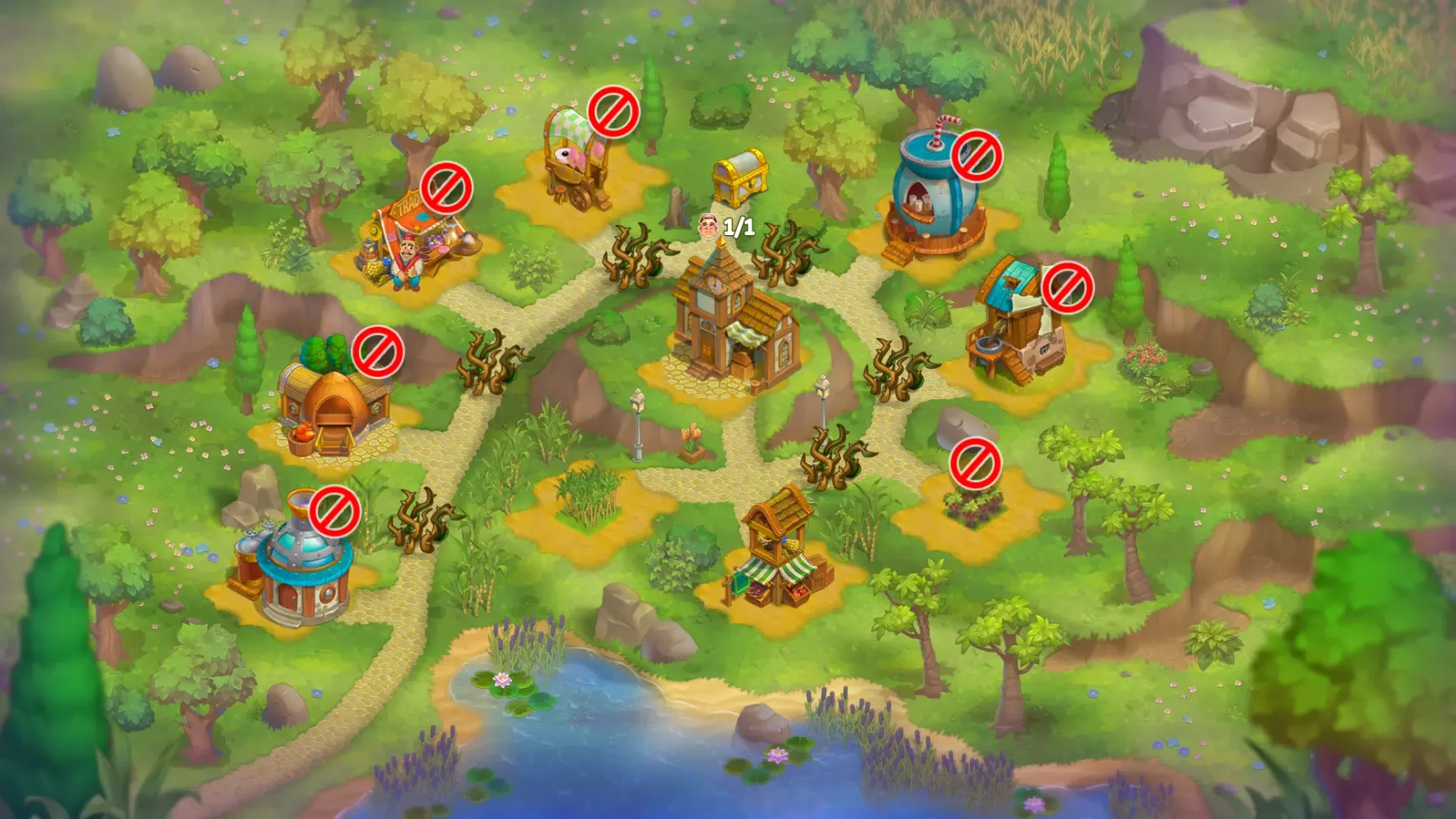Select the blocked sign over the covered wagon
The image size is (1456, 819).
pyautogui.click(x=613, y=112)
